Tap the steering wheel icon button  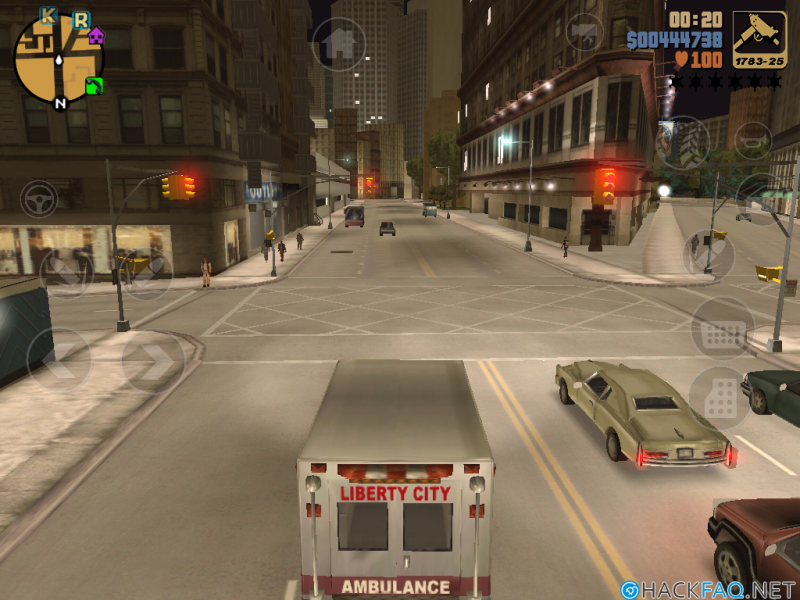tap(40, 199)
